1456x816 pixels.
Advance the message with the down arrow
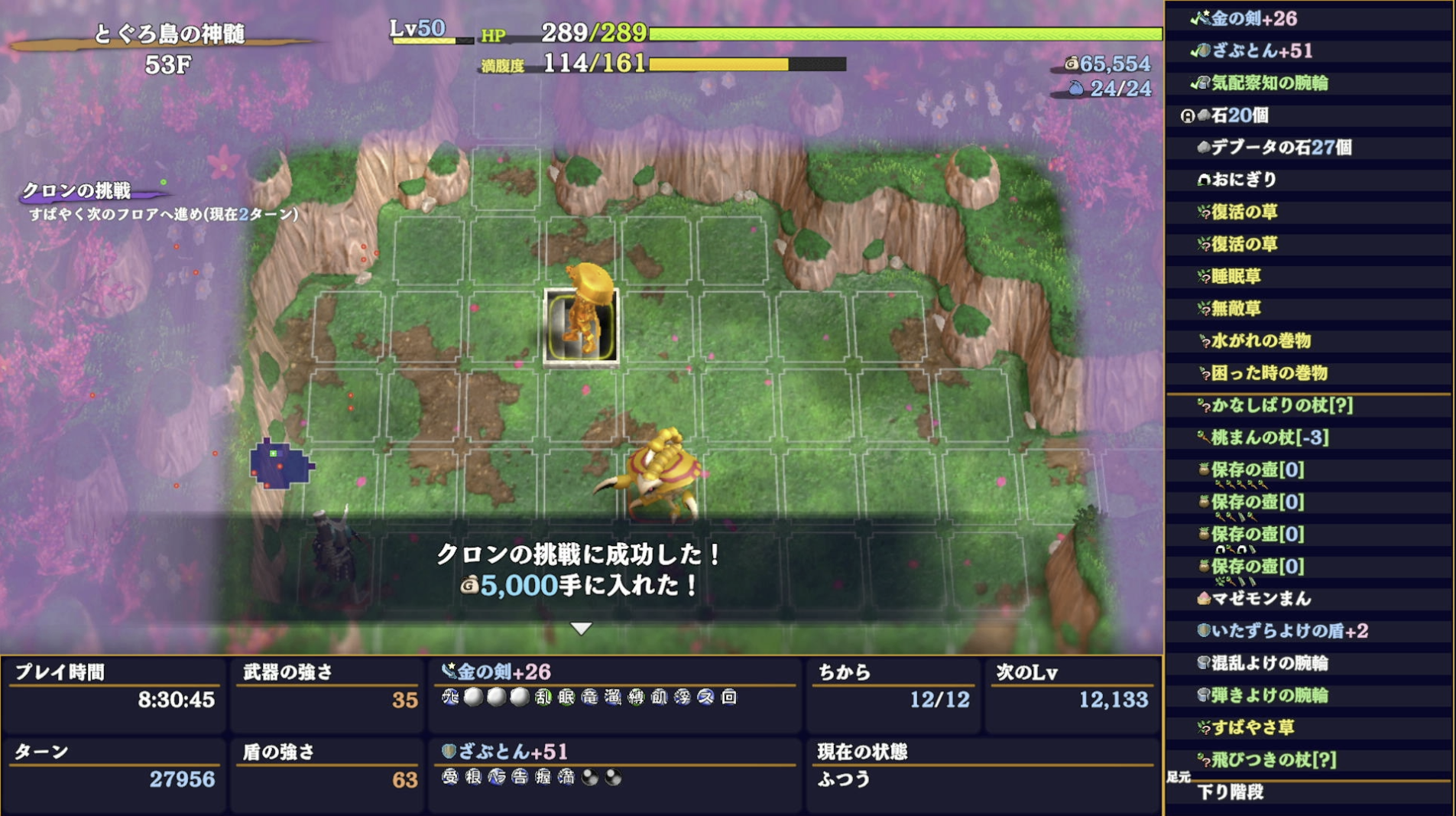pyautogui.click(x=582, y=627)
